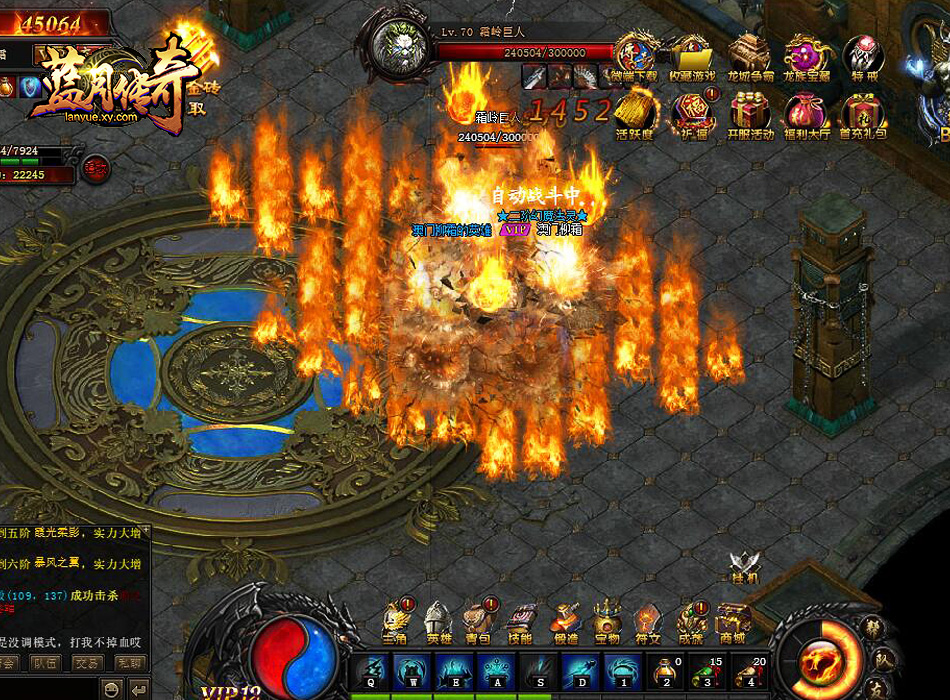Open the 特戒 ring icon
Screen dimensions: 950x700
pos(863,55)
